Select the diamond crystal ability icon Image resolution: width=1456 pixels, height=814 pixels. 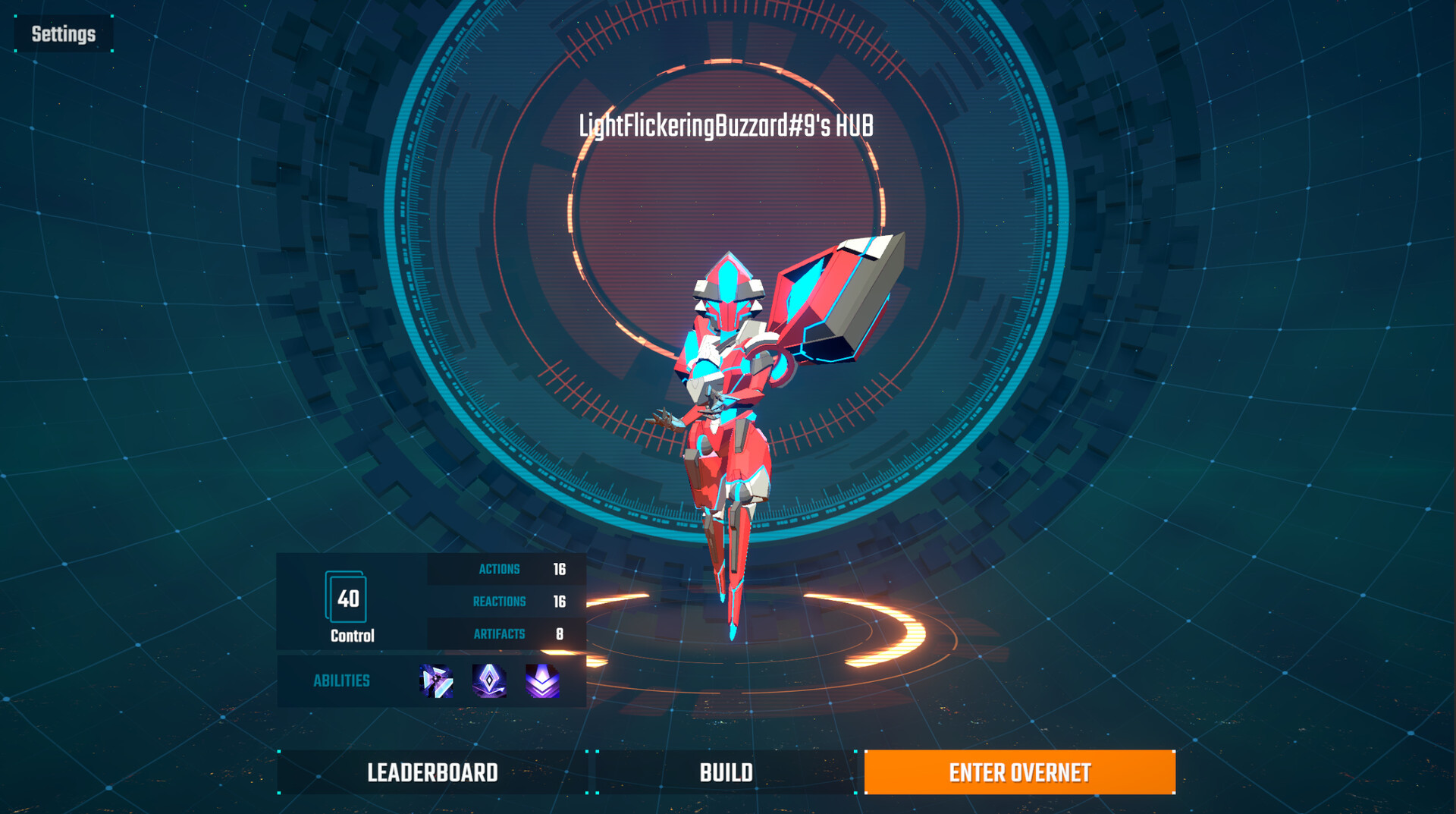click(x=489, y=680)
